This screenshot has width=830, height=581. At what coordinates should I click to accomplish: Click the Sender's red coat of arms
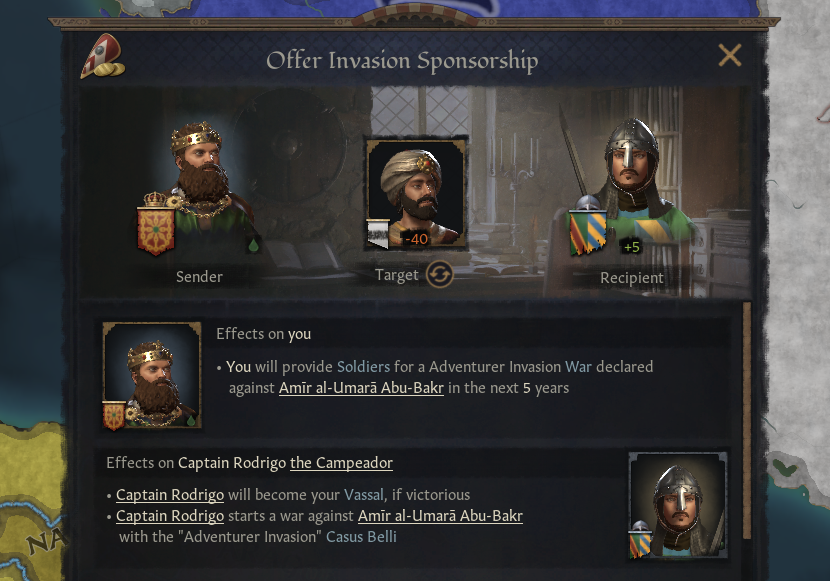click(x=155, y=228)
